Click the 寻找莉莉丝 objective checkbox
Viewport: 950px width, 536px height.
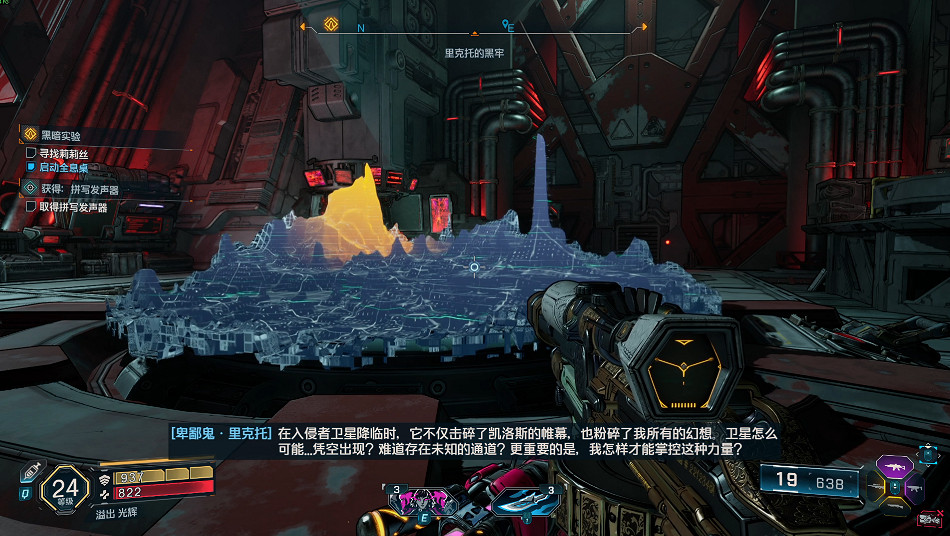[31, 153]
